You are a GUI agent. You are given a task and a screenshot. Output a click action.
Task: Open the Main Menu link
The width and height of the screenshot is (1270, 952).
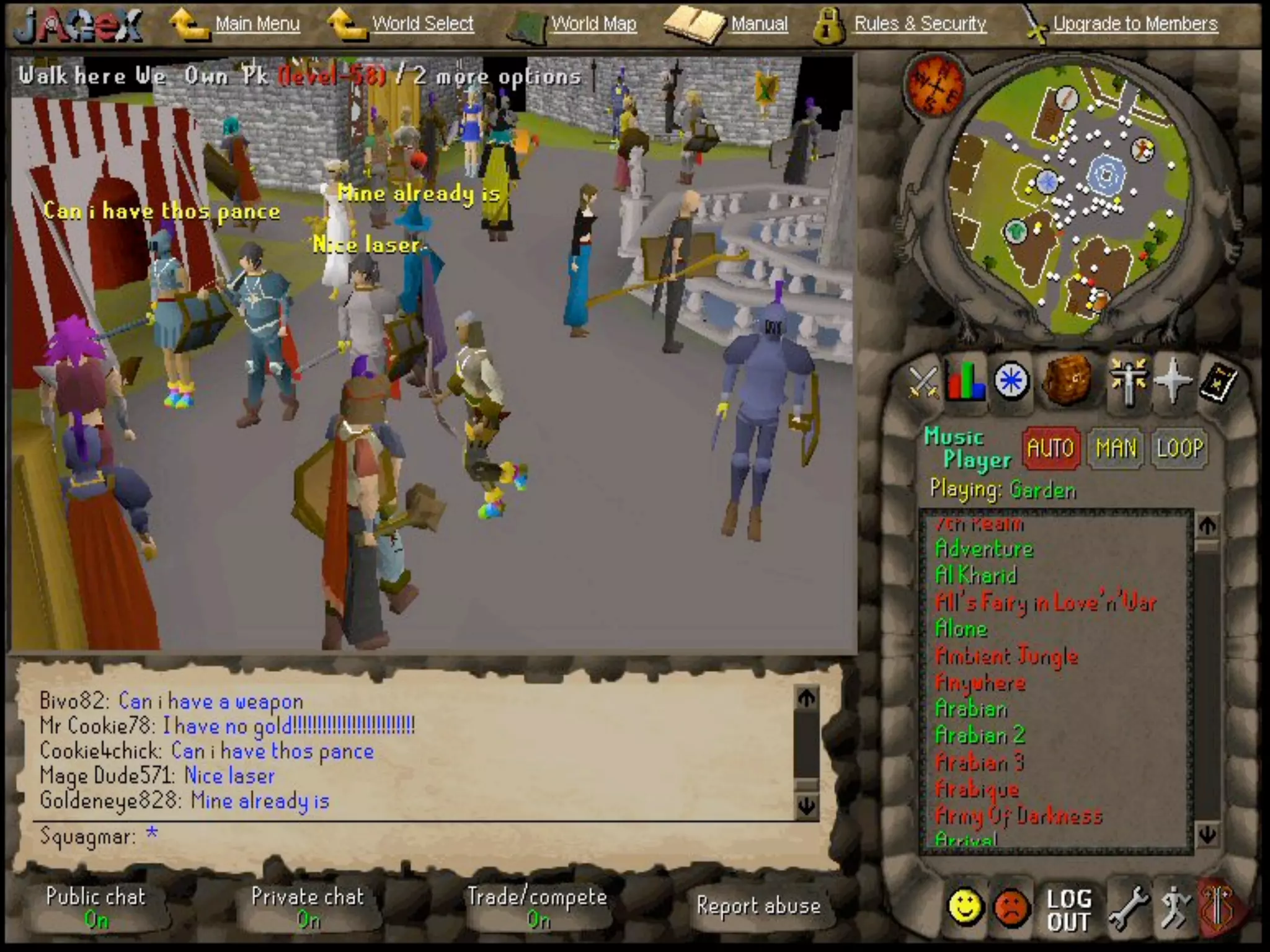(257, 24)
